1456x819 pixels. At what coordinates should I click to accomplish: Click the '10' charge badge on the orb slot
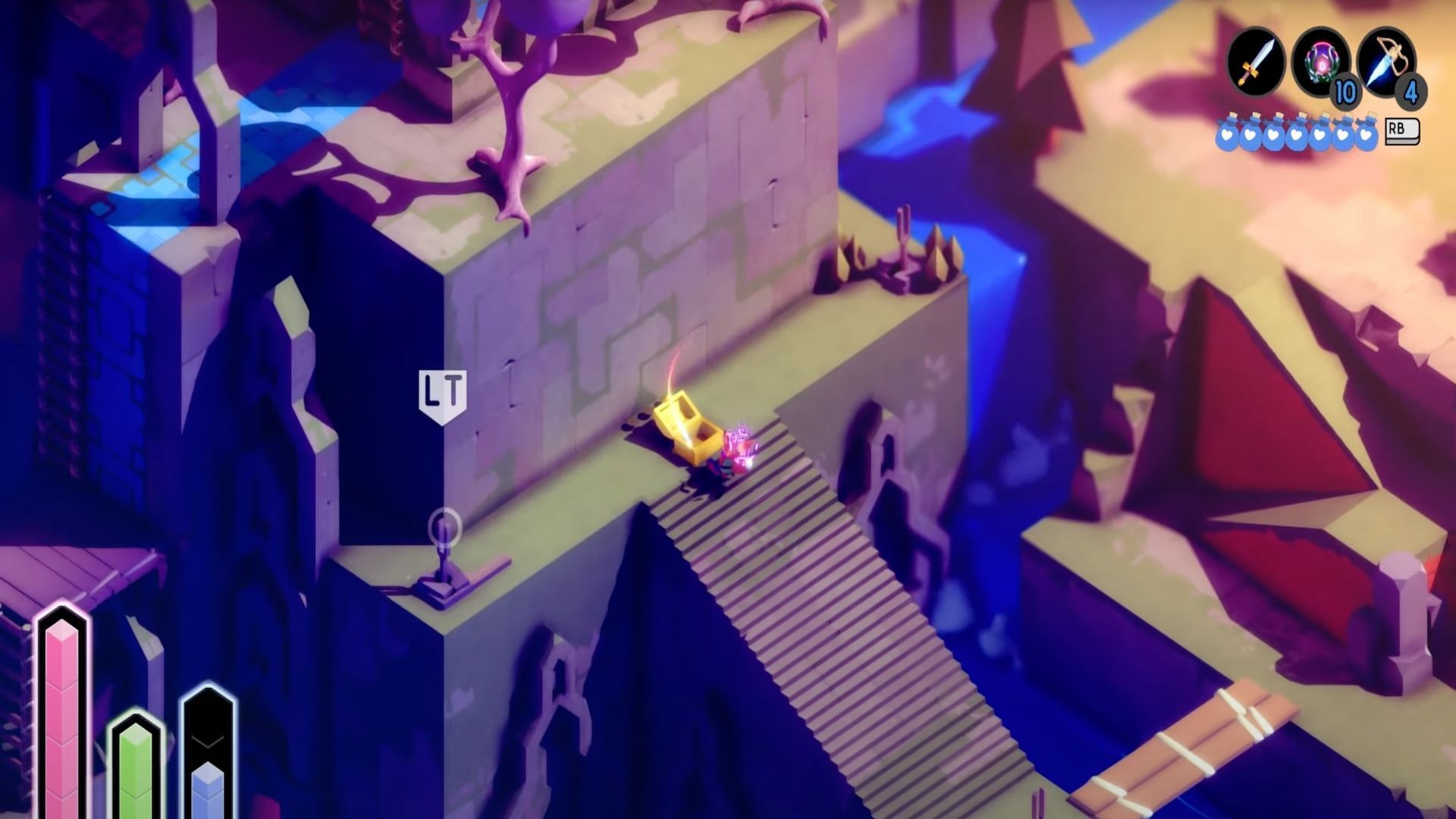pos(1344,93)
